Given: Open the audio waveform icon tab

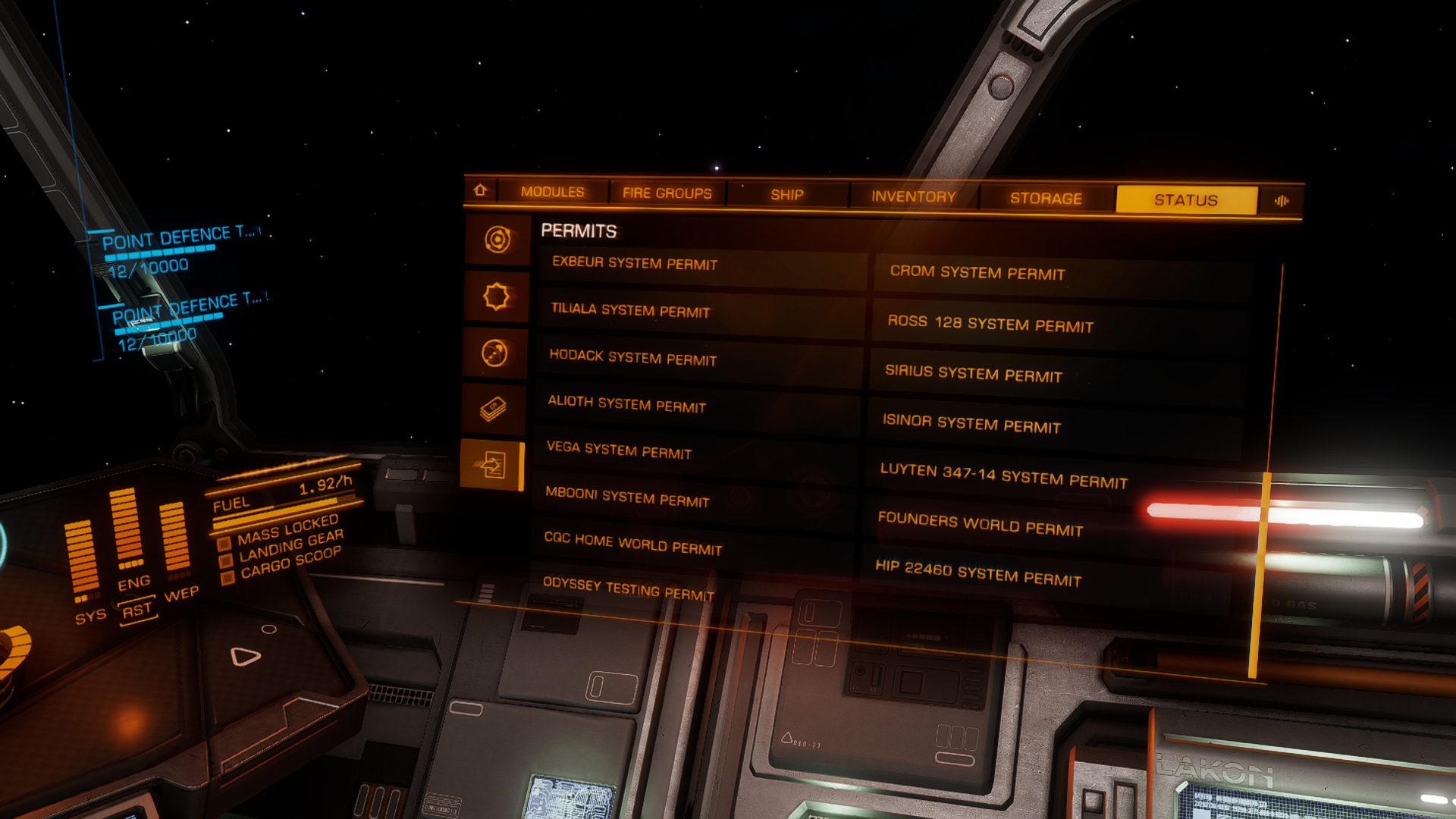Looking at the screenshot, I should coord(1282,201).
